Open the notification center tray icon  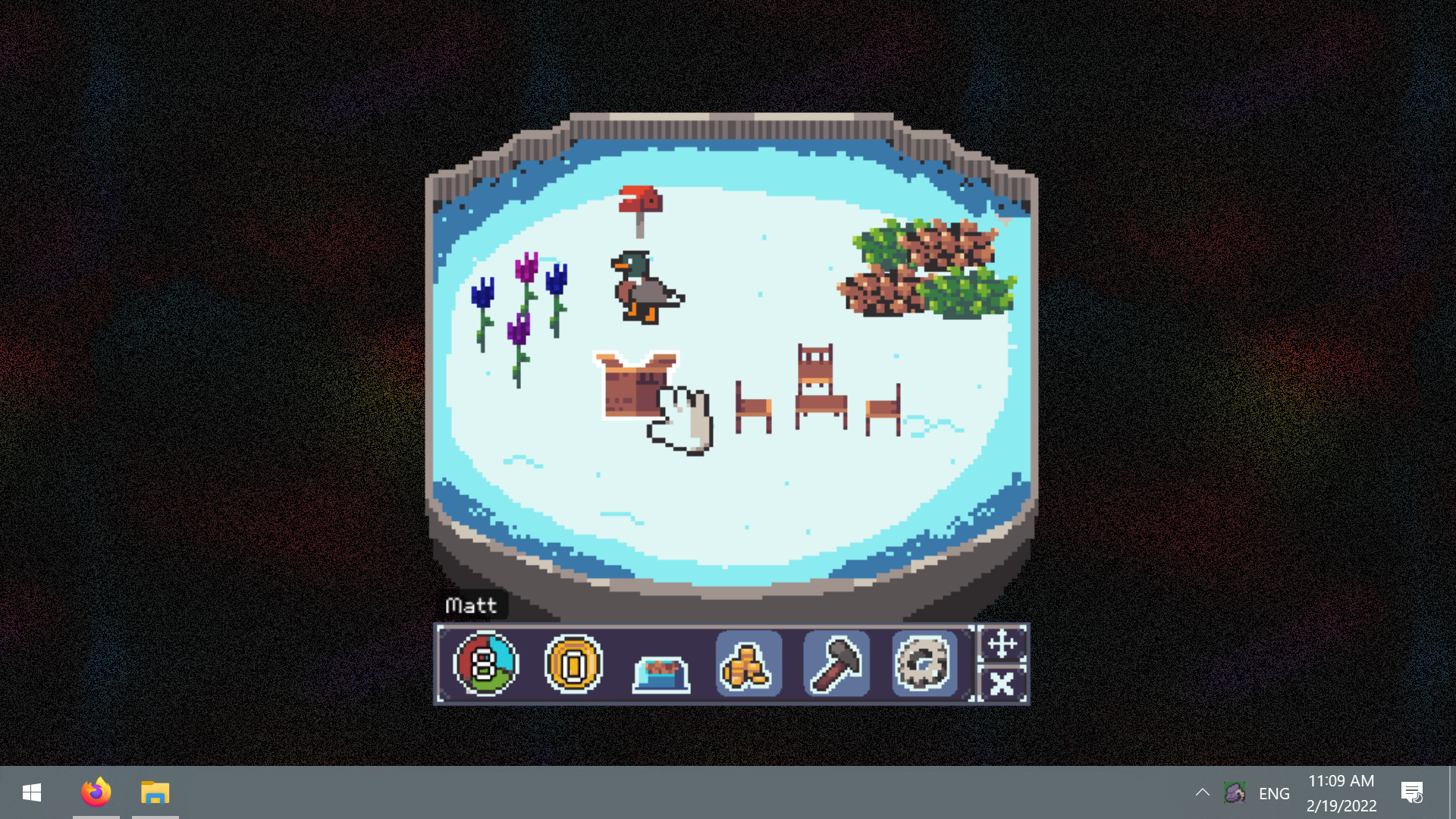pyautogui.click(x=1412, y=793)
